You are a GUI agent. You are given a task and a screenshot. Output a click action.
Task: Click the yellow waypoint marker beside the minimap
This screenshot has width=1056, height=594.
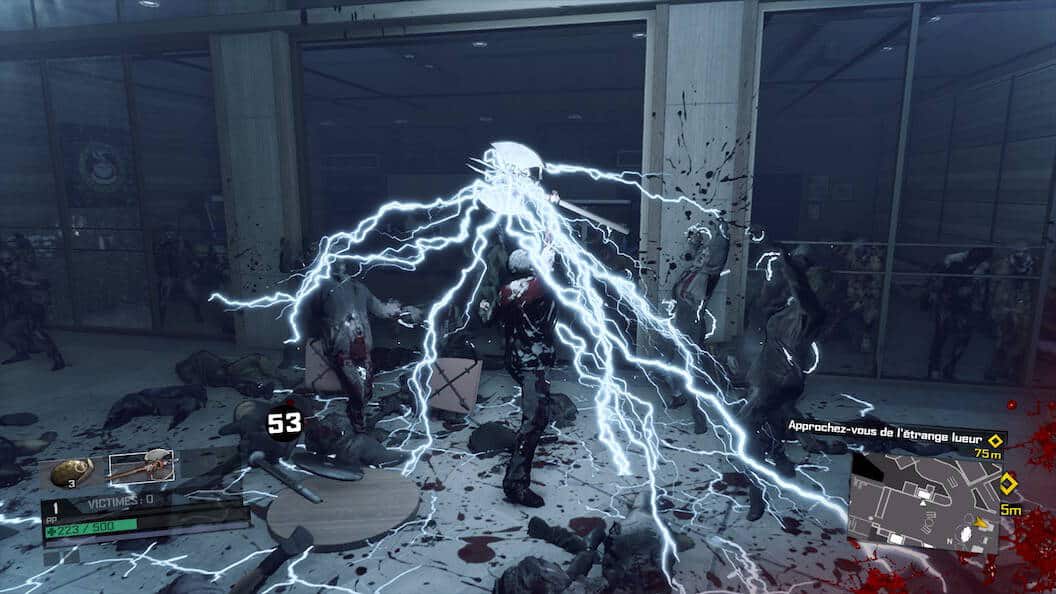[x=1008, y=485]
